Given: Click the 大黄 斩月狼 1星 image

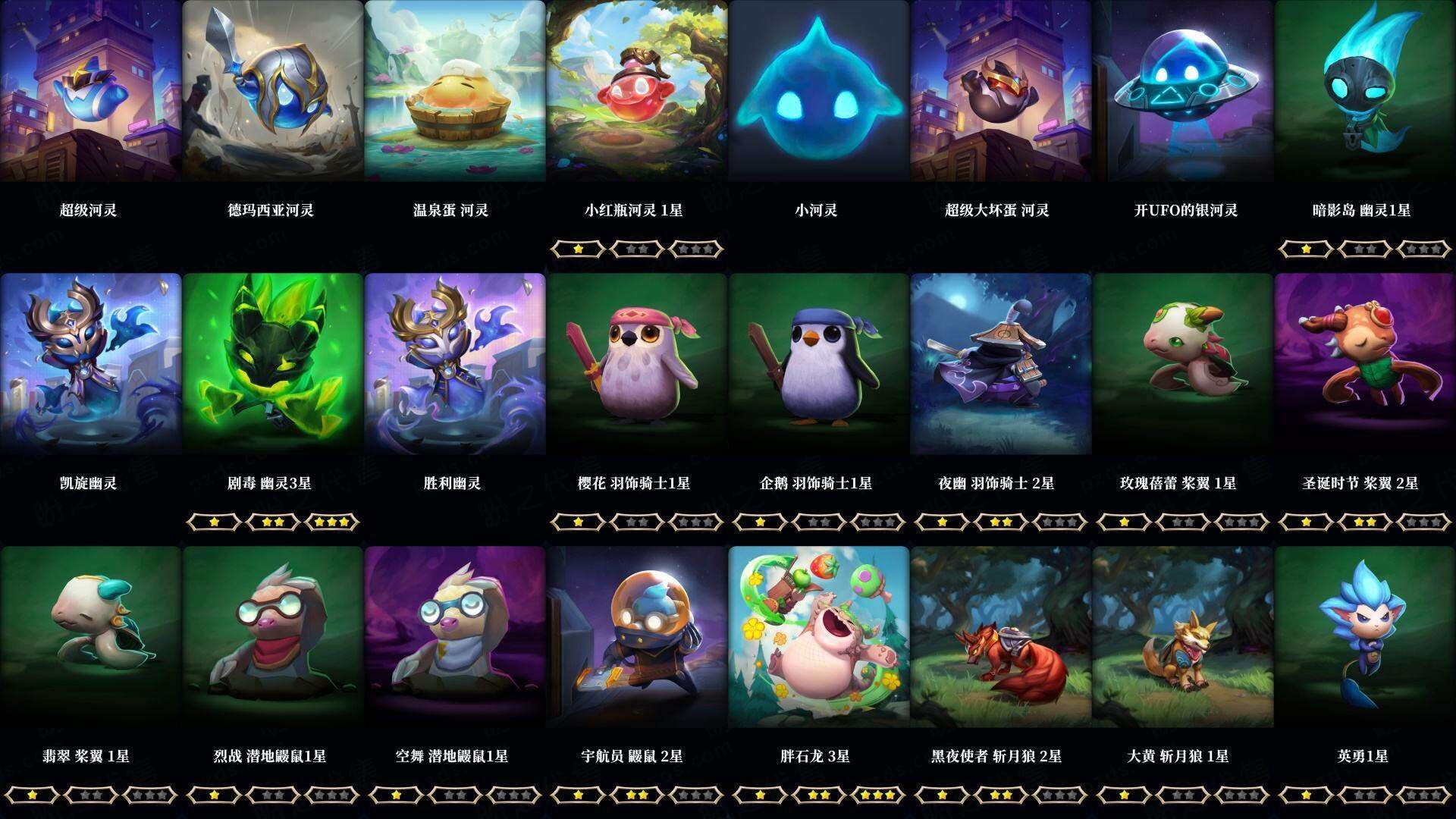Looking at the screenshot, I should click(x=1183, y=637).
